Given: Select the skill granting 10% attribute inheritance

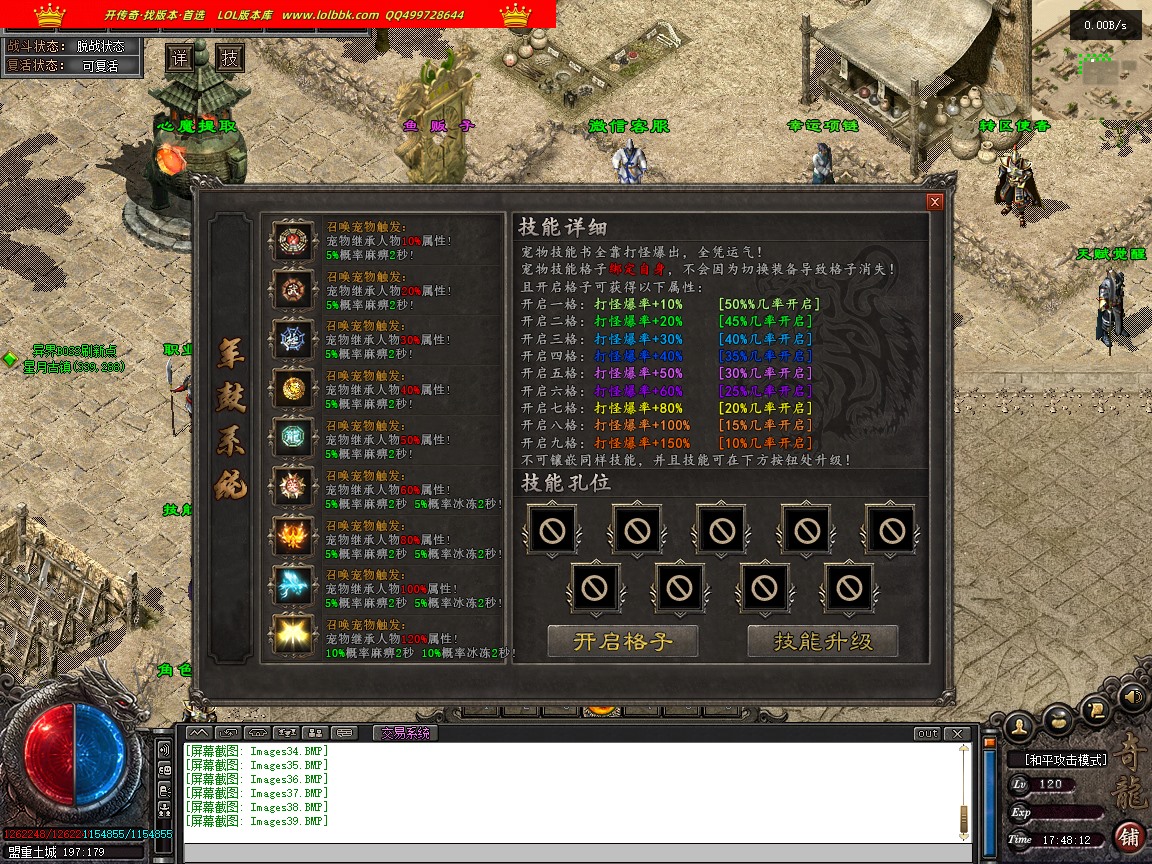Looking at the screenshot, I should (293, 240).
